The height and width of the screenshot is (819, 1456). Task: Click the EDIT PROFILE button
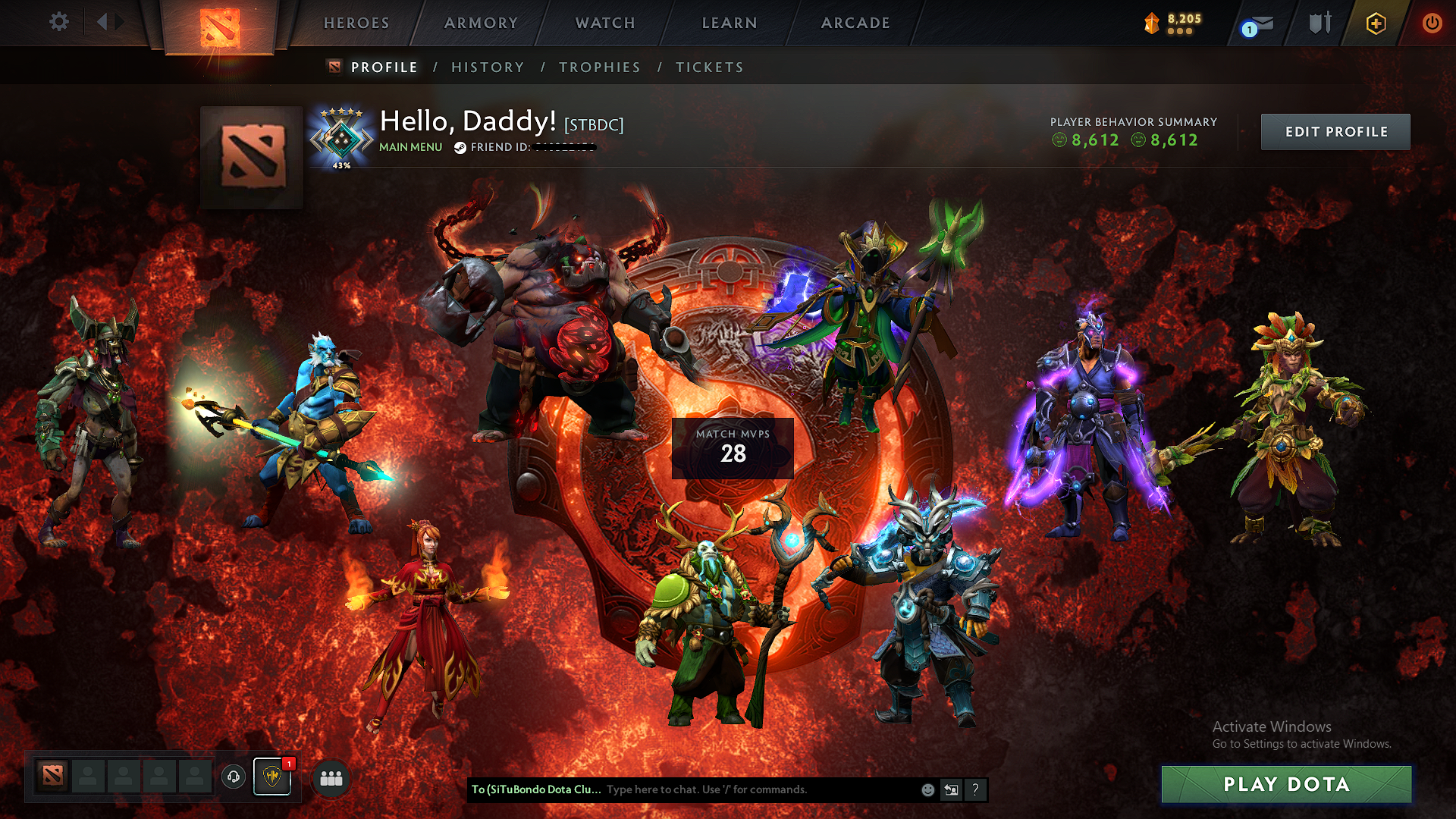point(1335,131)
